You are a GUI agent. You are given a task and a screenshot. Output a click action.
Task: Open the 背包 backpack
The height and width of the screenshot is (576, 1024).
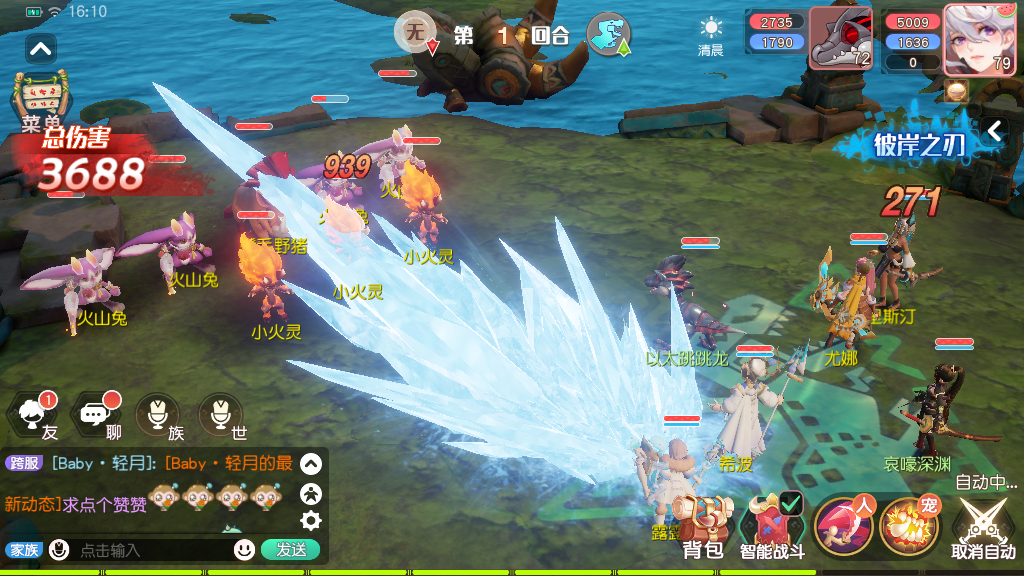coord(701,525)
